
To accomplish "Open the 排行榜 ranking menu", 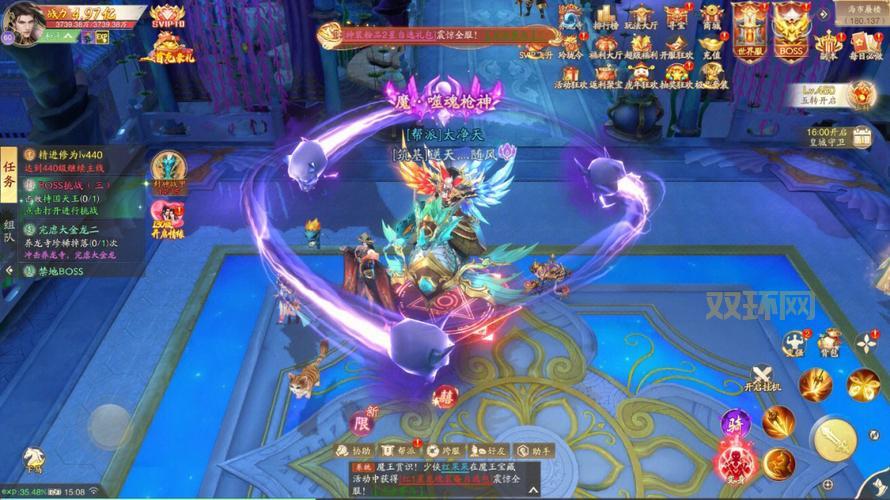I will 604,21.
